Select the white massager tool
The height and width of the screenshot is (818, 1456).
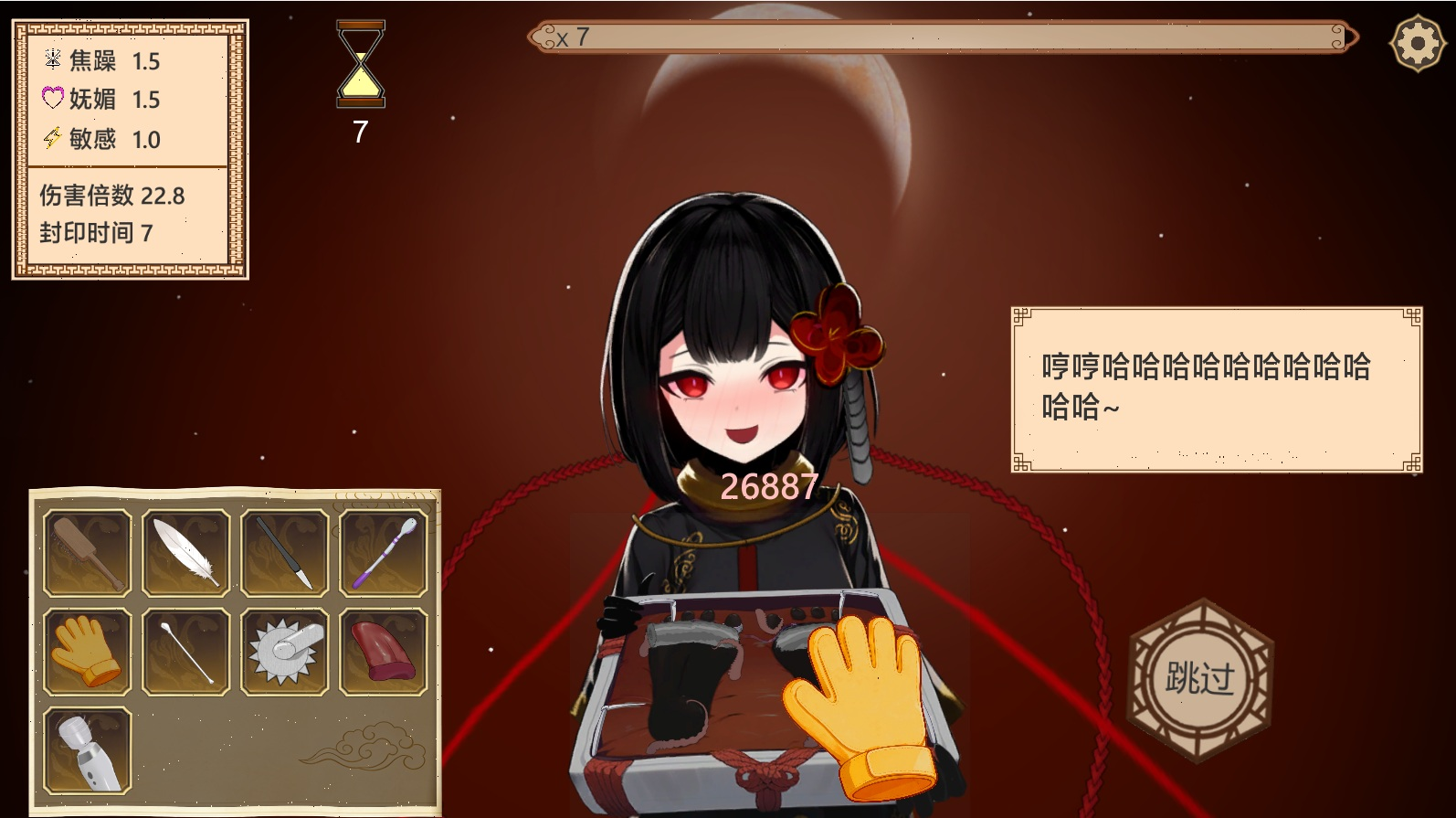[x=88, y=750]
